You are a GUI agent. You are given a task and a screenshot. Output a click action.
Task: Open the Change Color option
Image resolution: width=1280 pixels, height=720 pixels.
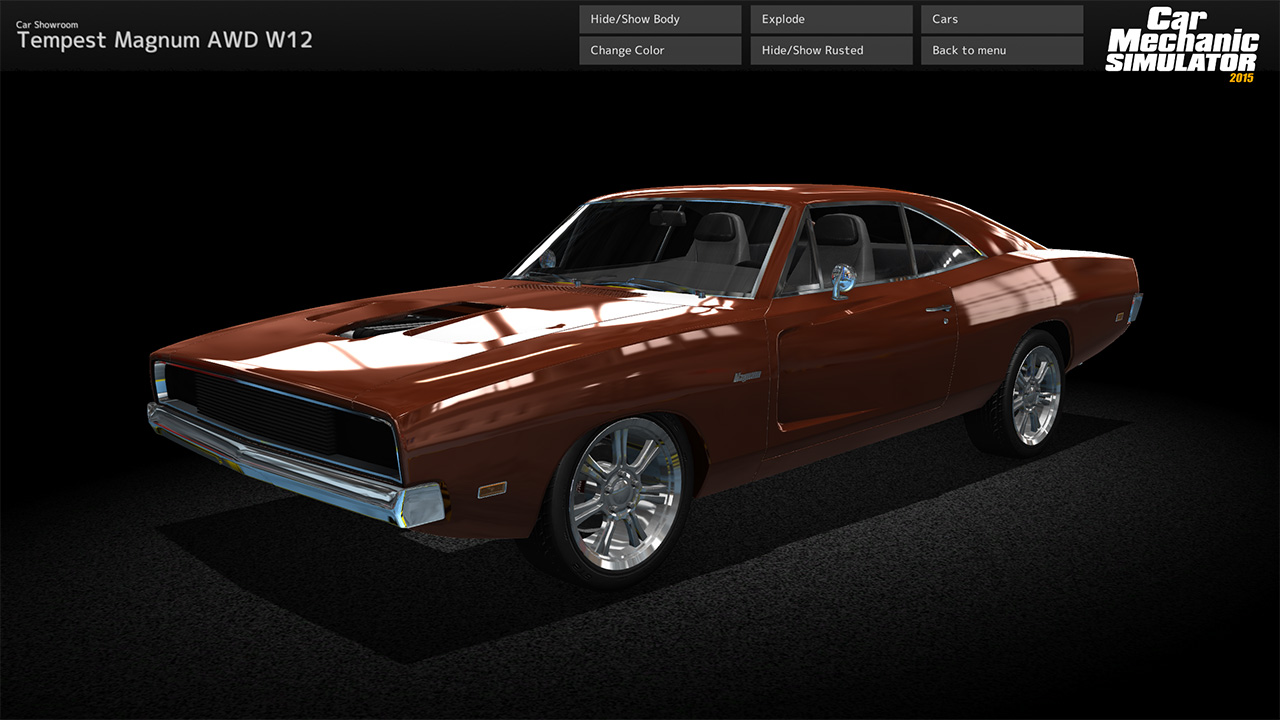[x=658, y=50]
